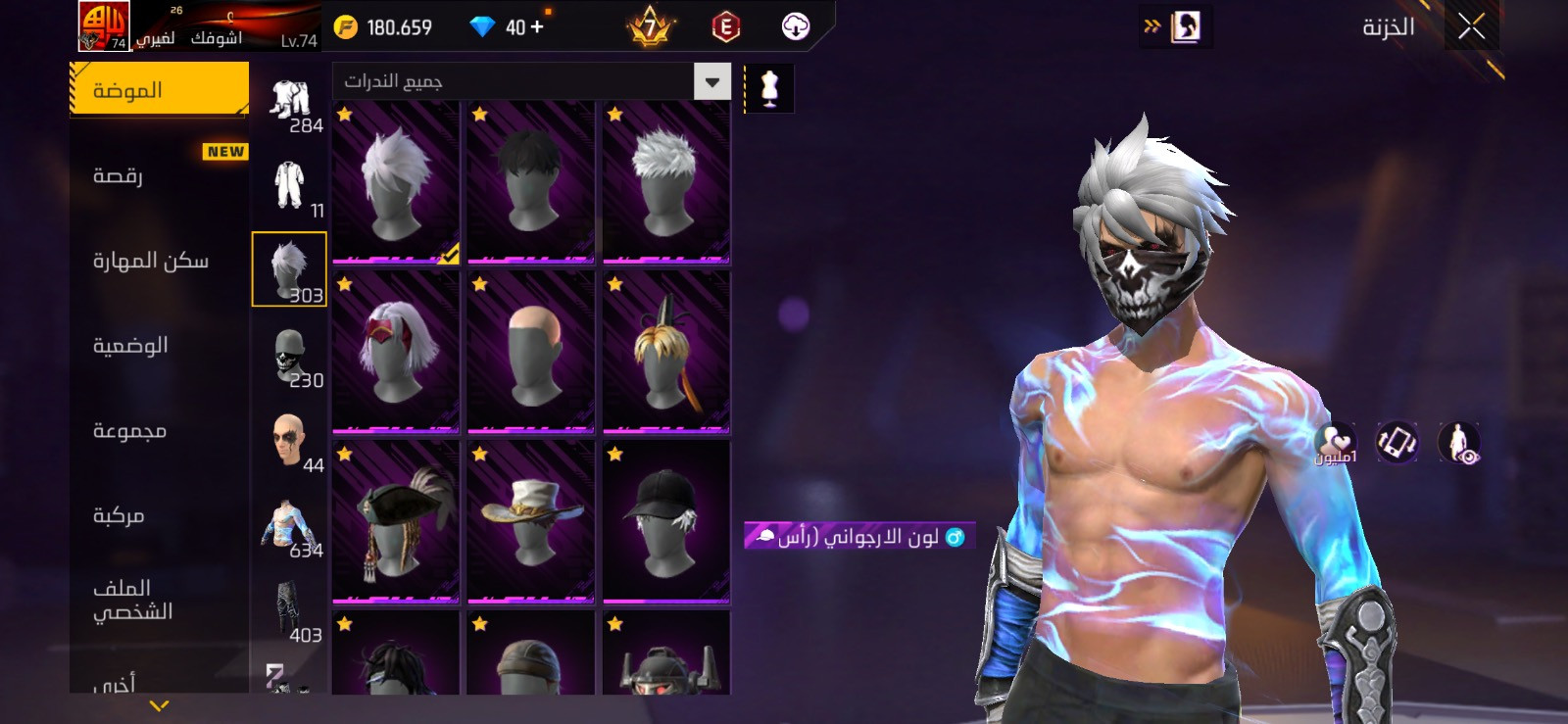Pick the black baseball cap item
The height and width of the screenshot is (724, 1568).
click(x=665, y=522)
